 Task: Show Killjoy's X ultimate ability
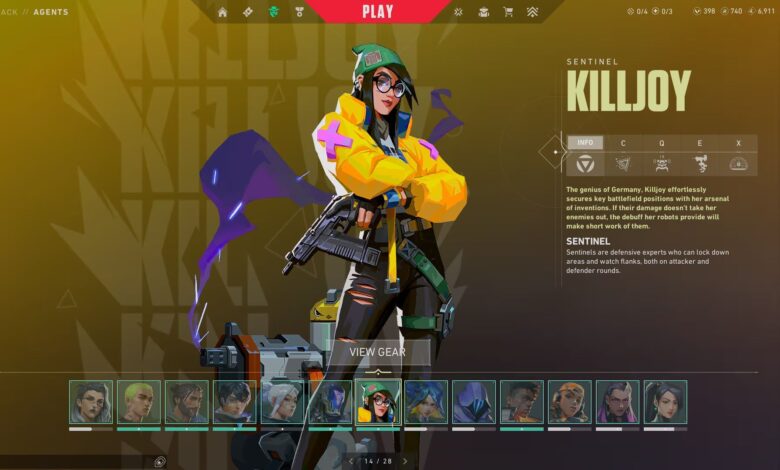(738, 143)
